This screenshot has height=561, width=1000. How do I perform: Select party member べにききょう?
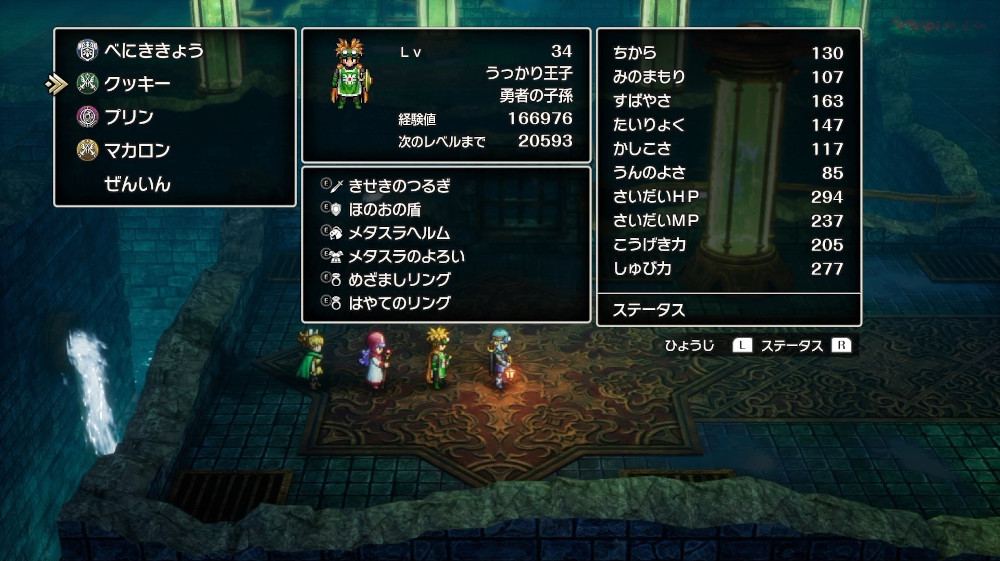pyautogui.click(x=153, y=50)
